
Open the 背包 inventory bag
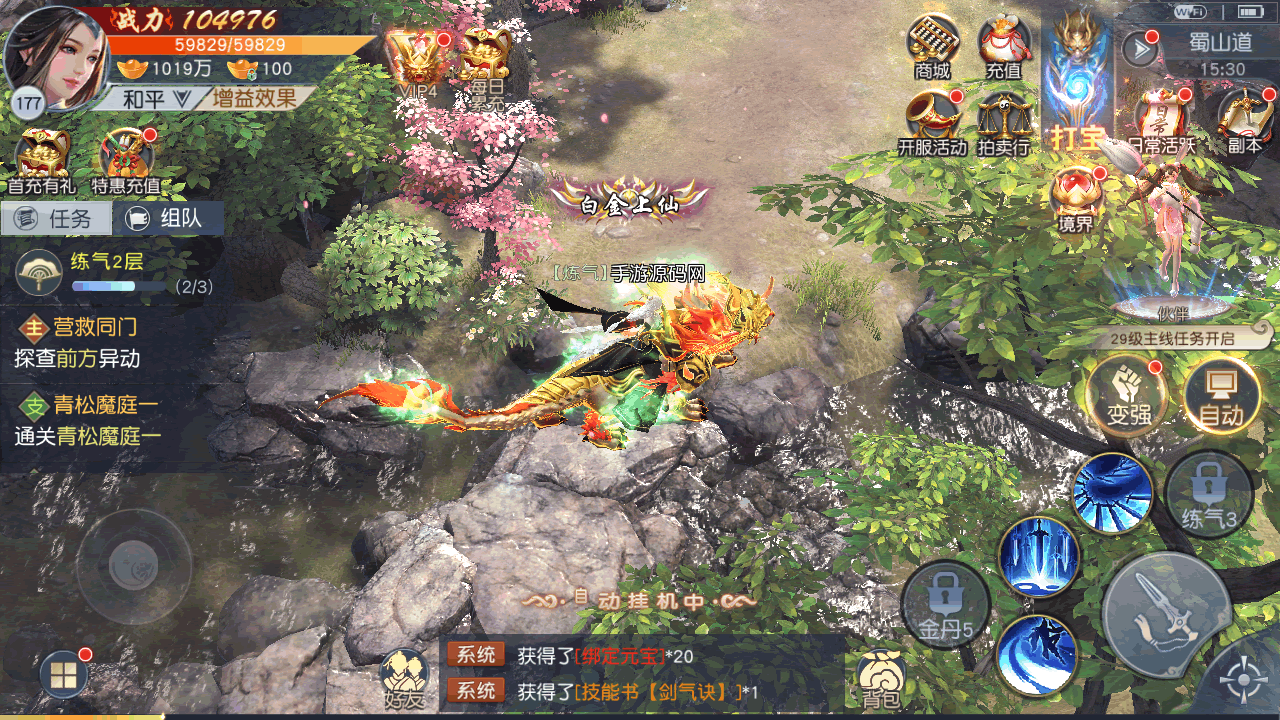point(882,680)
